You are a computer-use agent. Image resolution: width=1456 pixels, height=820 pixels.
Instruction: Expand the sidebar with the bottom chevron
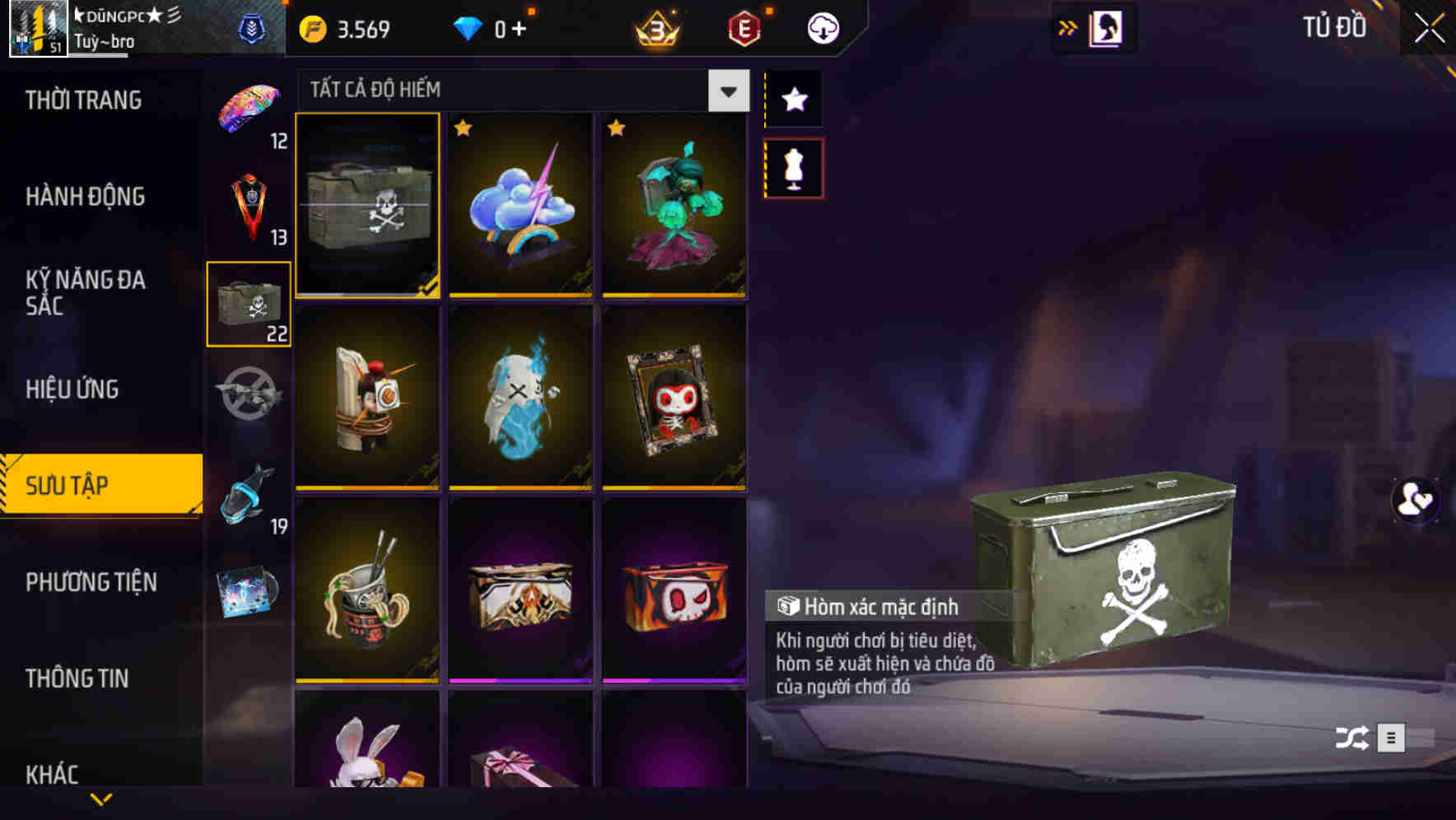point(100,800)
